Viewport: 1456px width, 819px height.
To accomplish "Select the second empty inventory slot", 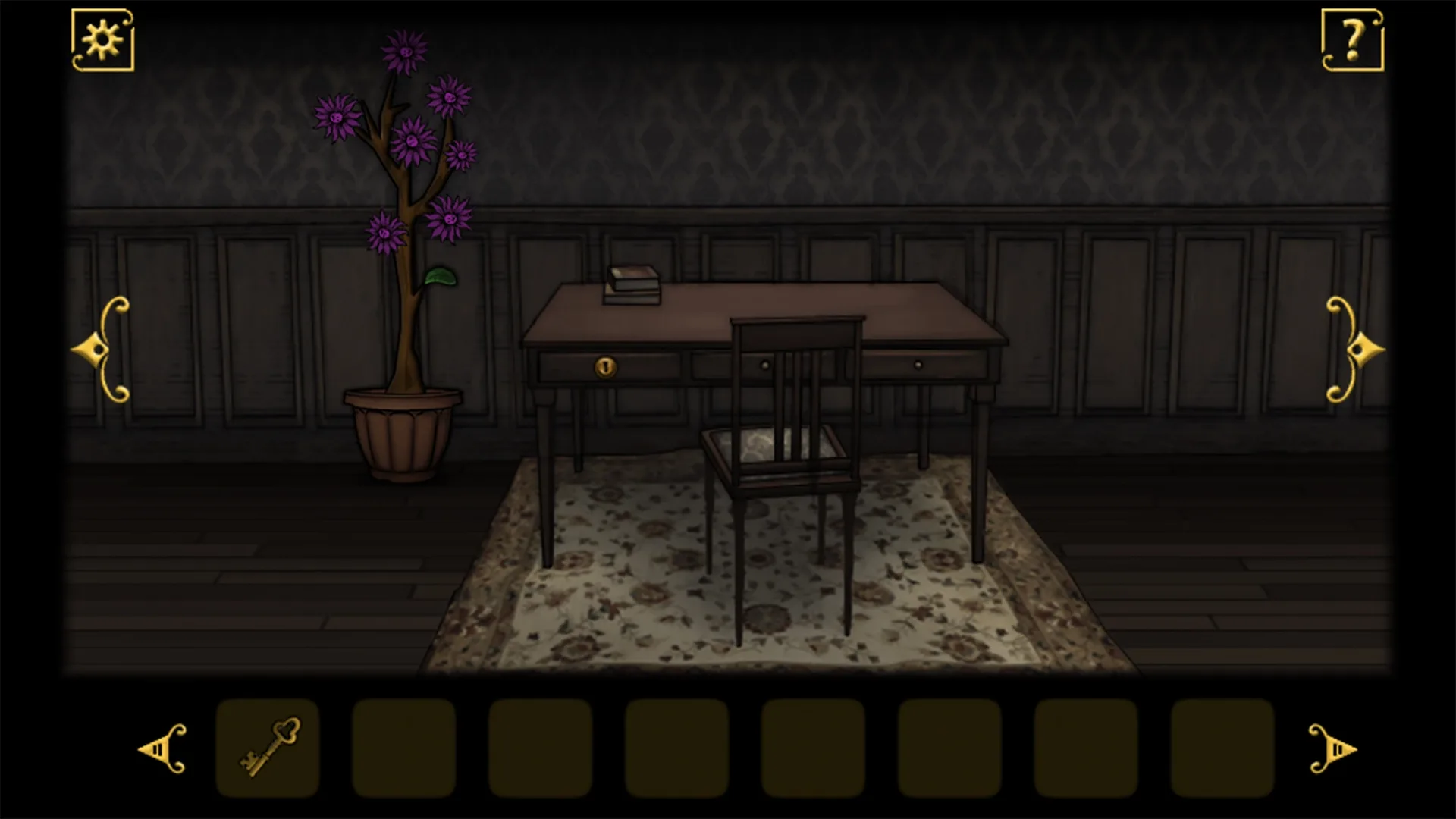I will (404, 751).
